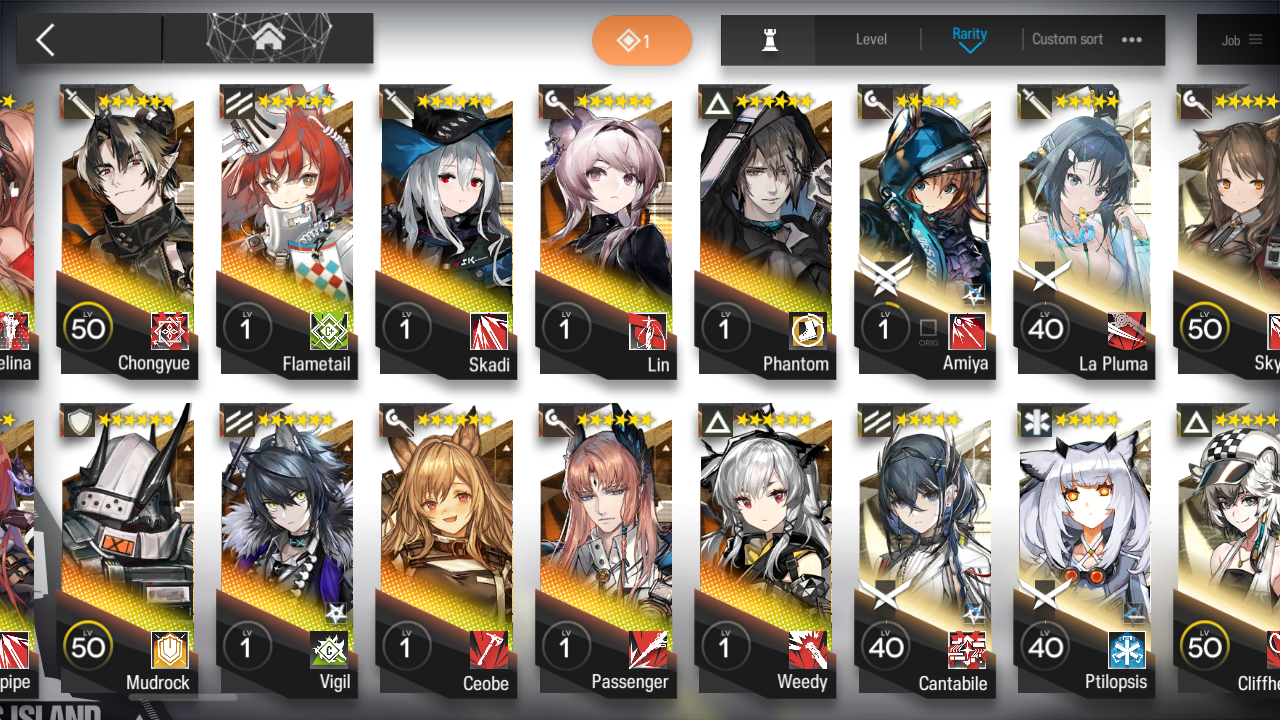Click the rook trust sort icon

tap(768, 39)
